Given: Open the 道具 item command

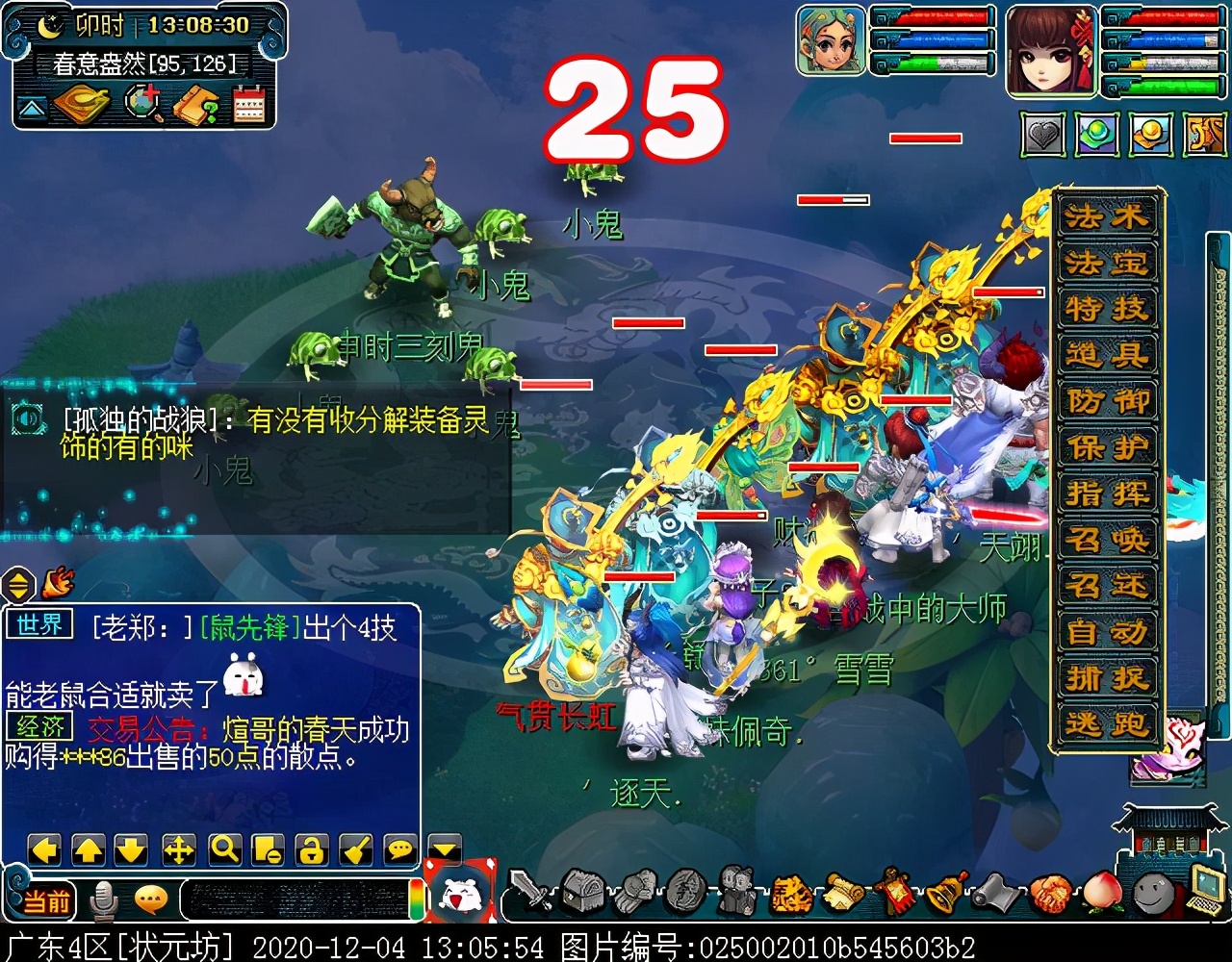Looking at the screenshot, I should pyautogui.click(x=1107, y=355).
